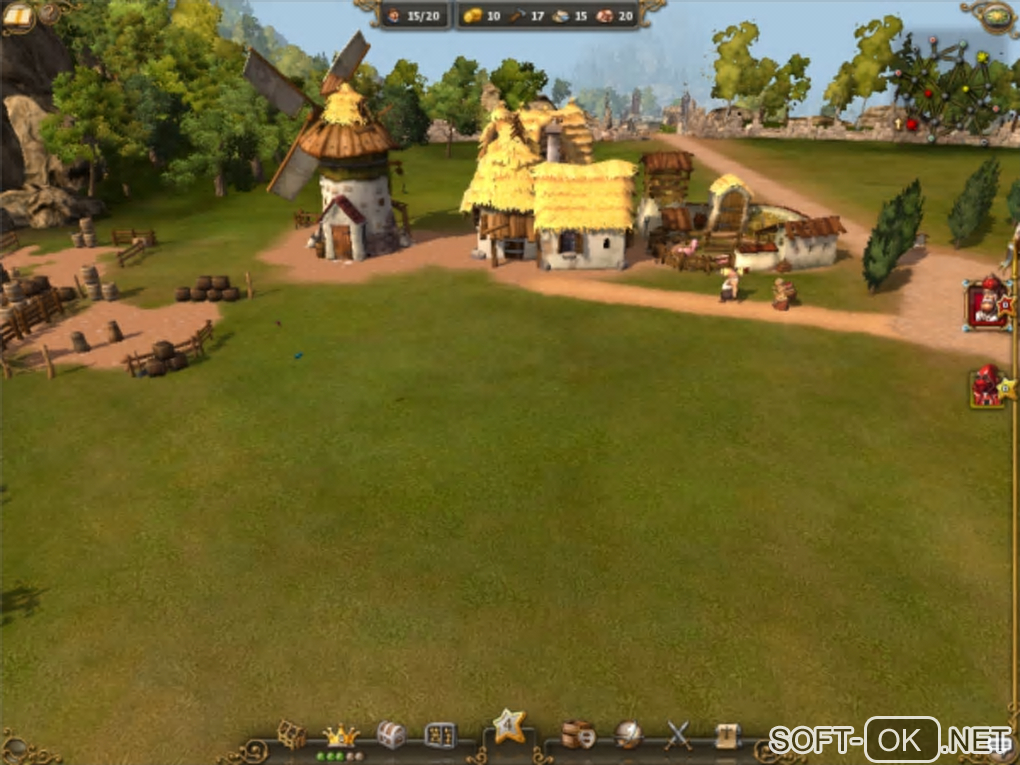This screenshot has height=765, width=1020.
Task: Open the book icon in the corner
Action: pos(17,15)
